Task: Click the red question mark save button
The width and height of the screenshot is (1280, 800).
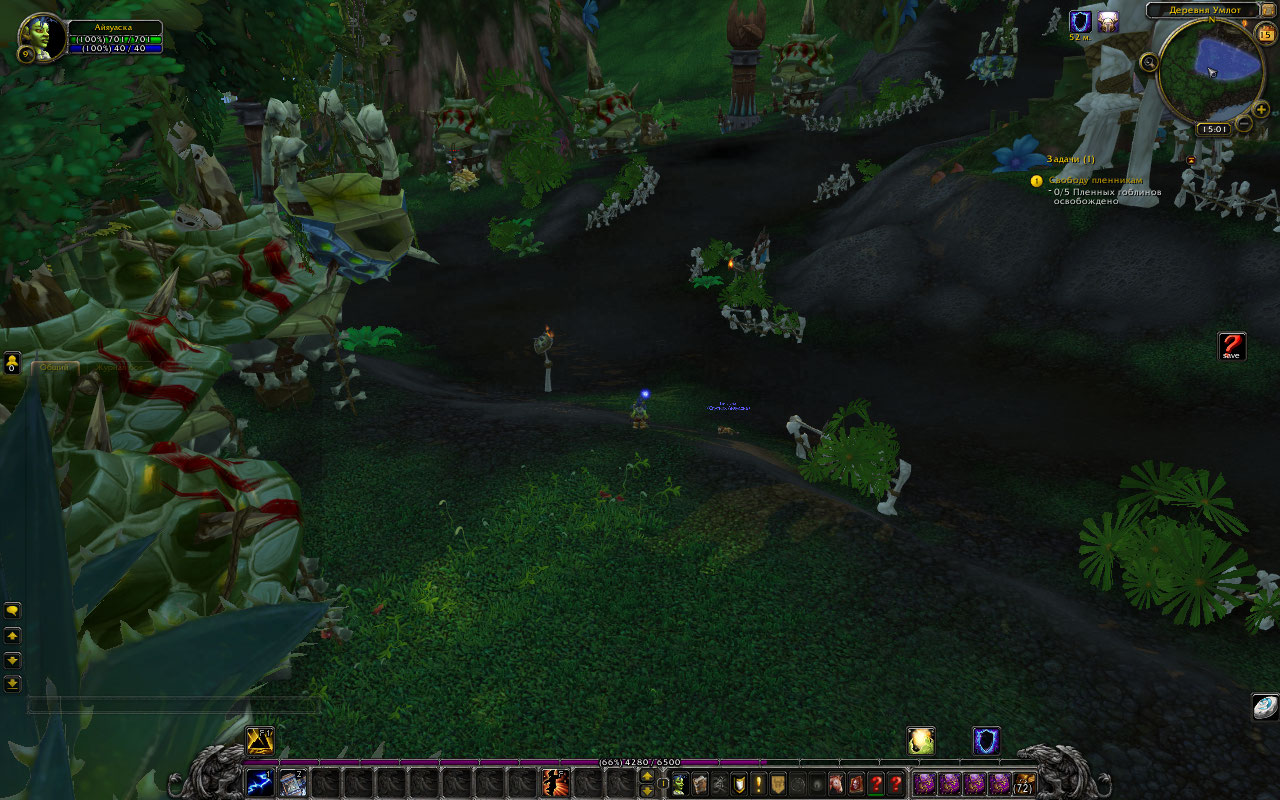Action: (x=1231, y=346)
